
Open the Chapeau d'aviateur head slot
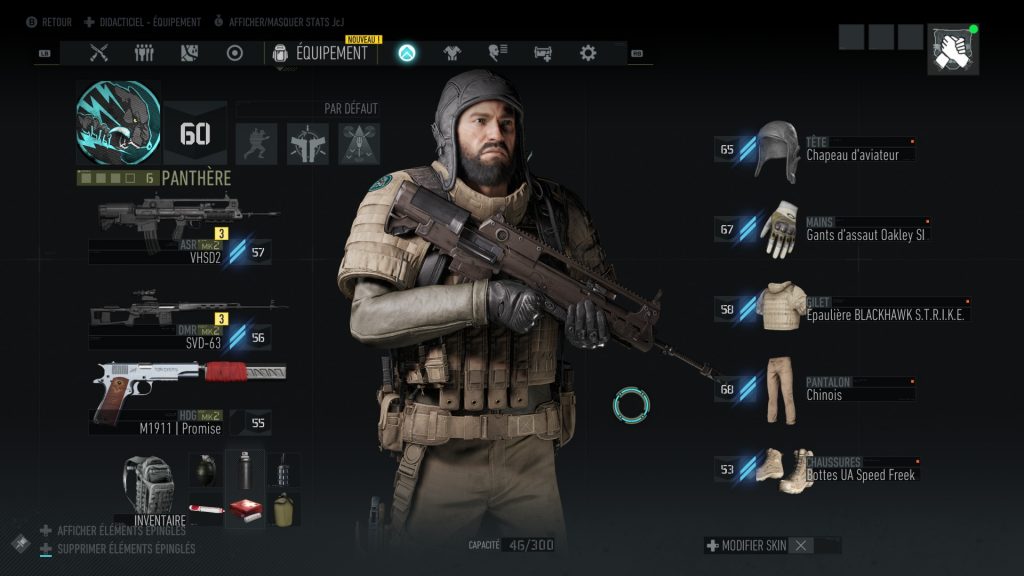click(815, 150)
